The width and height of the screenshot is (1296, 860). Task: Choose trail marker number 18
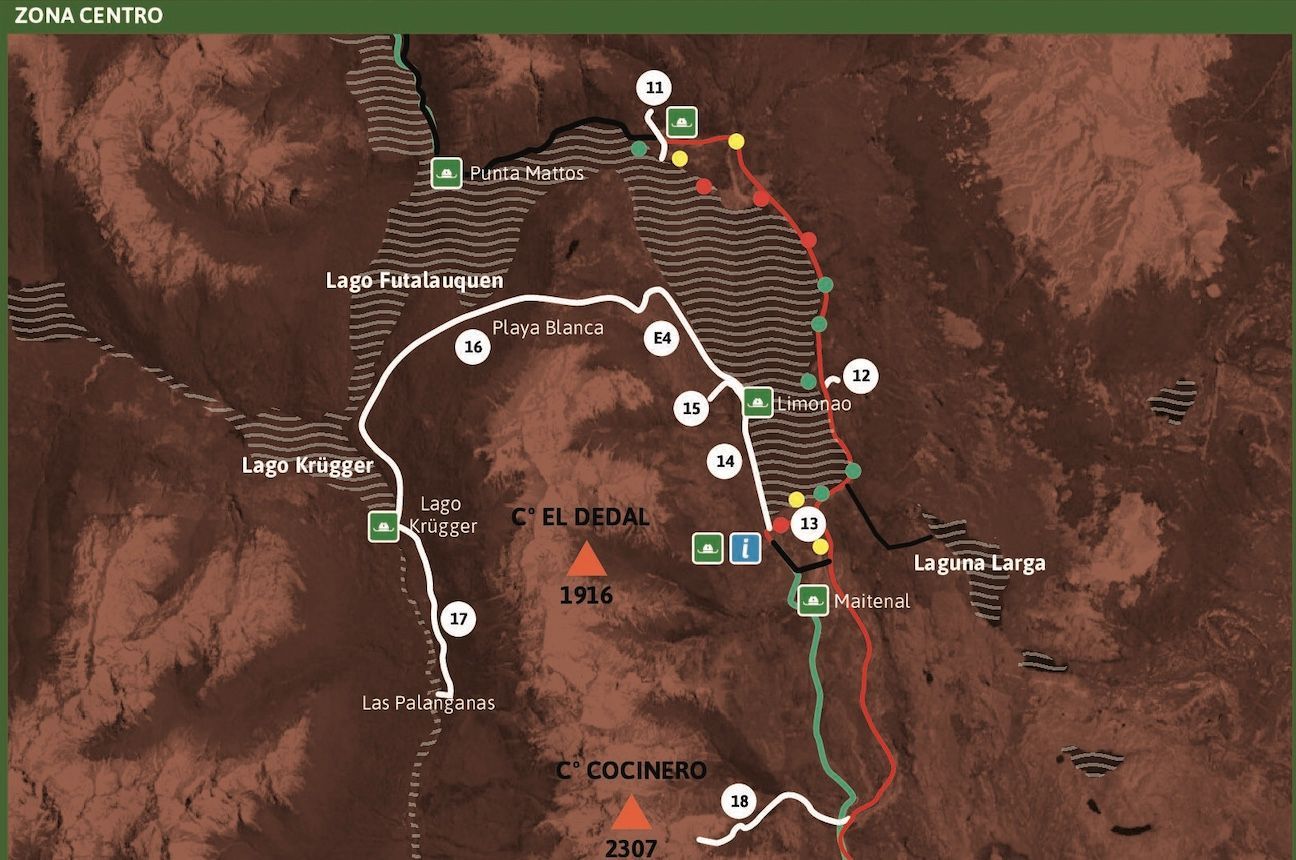click(x=739, y=801)
